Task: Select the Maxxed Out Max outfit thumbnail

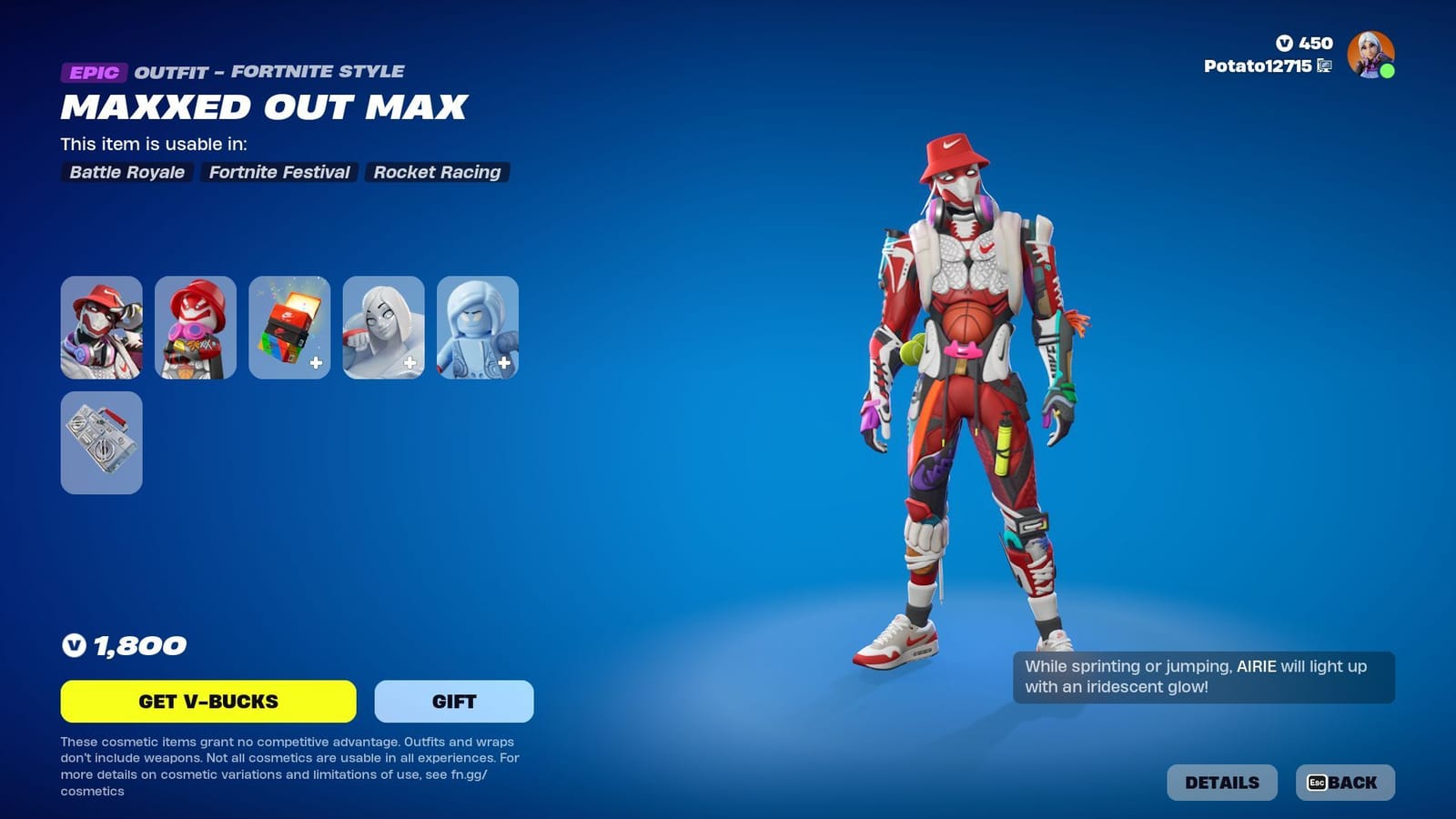Action: (x=101, y=329)
